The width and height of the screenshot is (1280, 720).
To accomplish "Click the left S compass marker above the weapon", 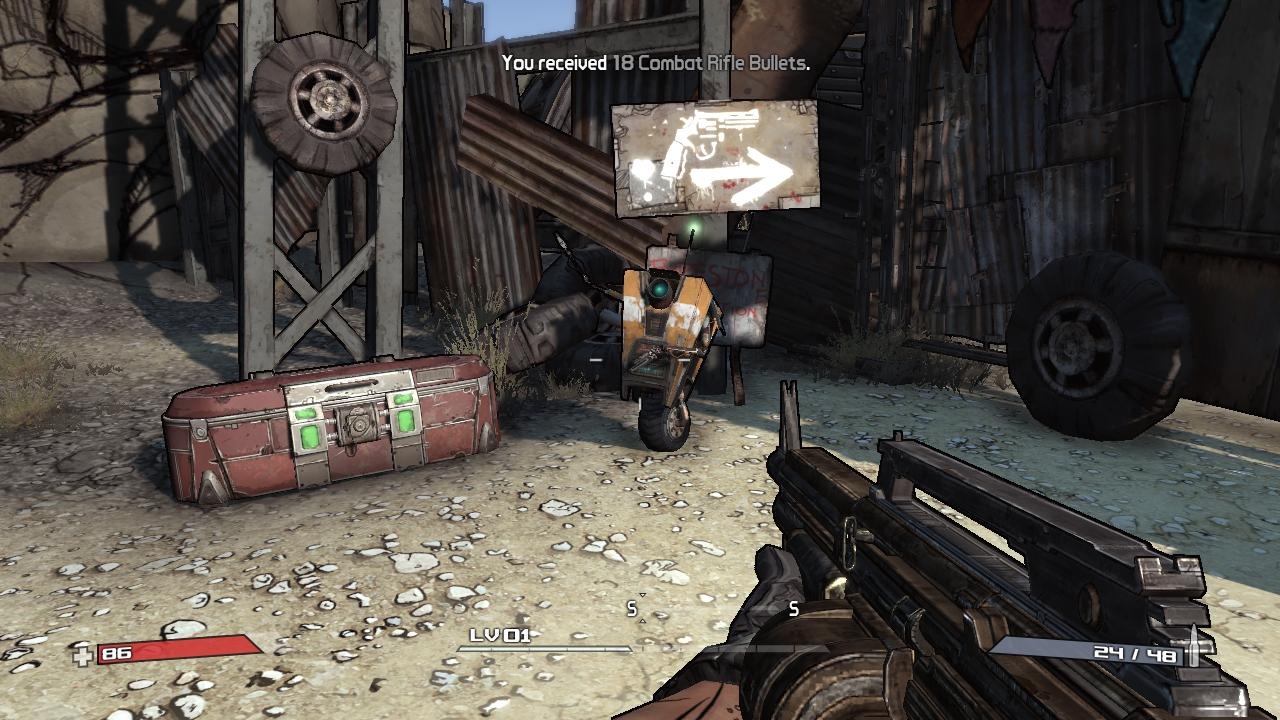I will (x=630, y=607).
